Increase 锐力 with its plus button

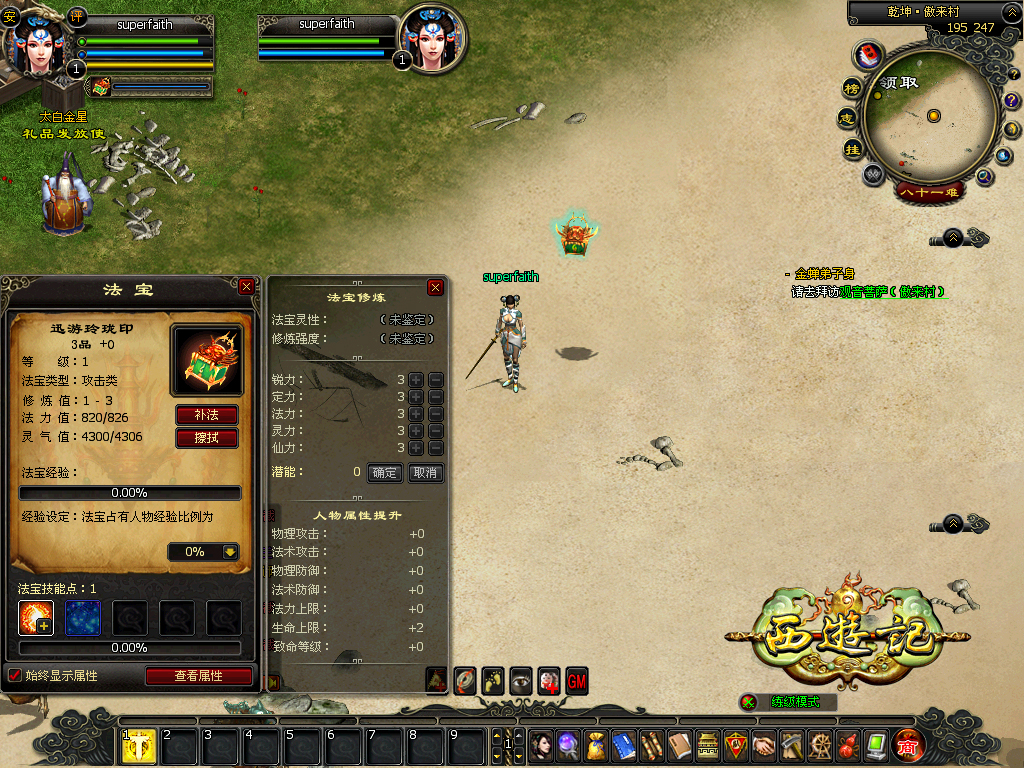pyautogui.click(x=416, y=380)
